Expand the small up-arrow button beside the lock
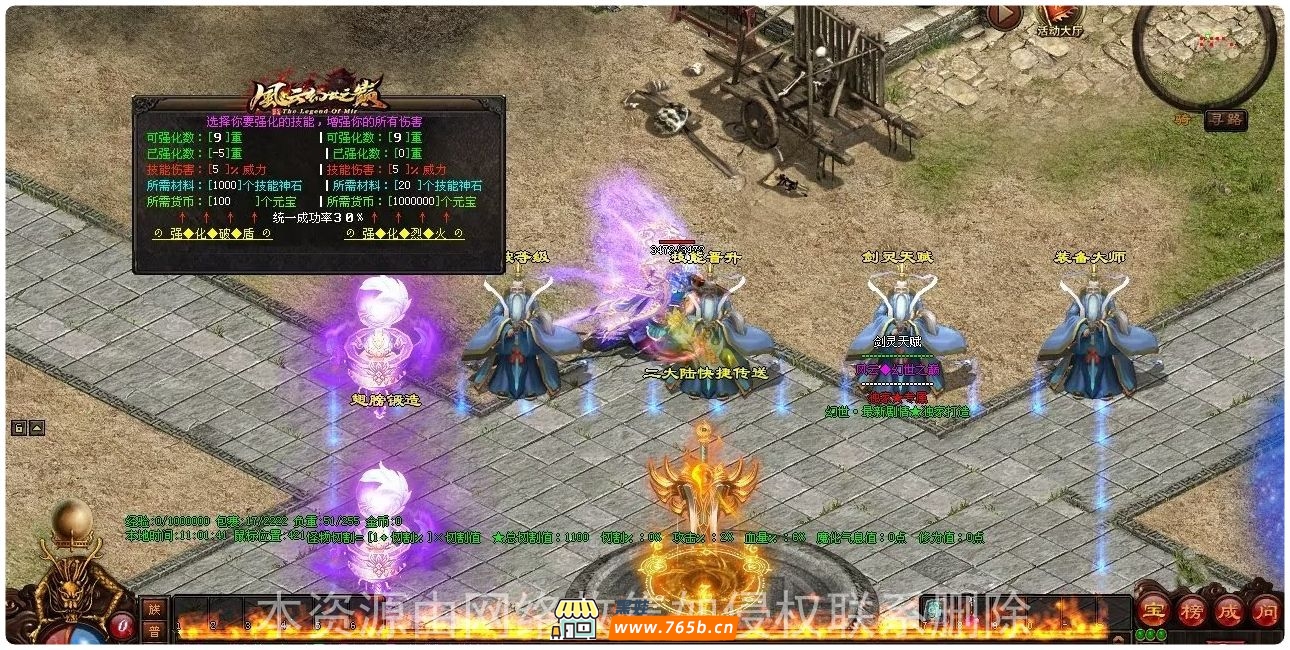 click(37, 428)
